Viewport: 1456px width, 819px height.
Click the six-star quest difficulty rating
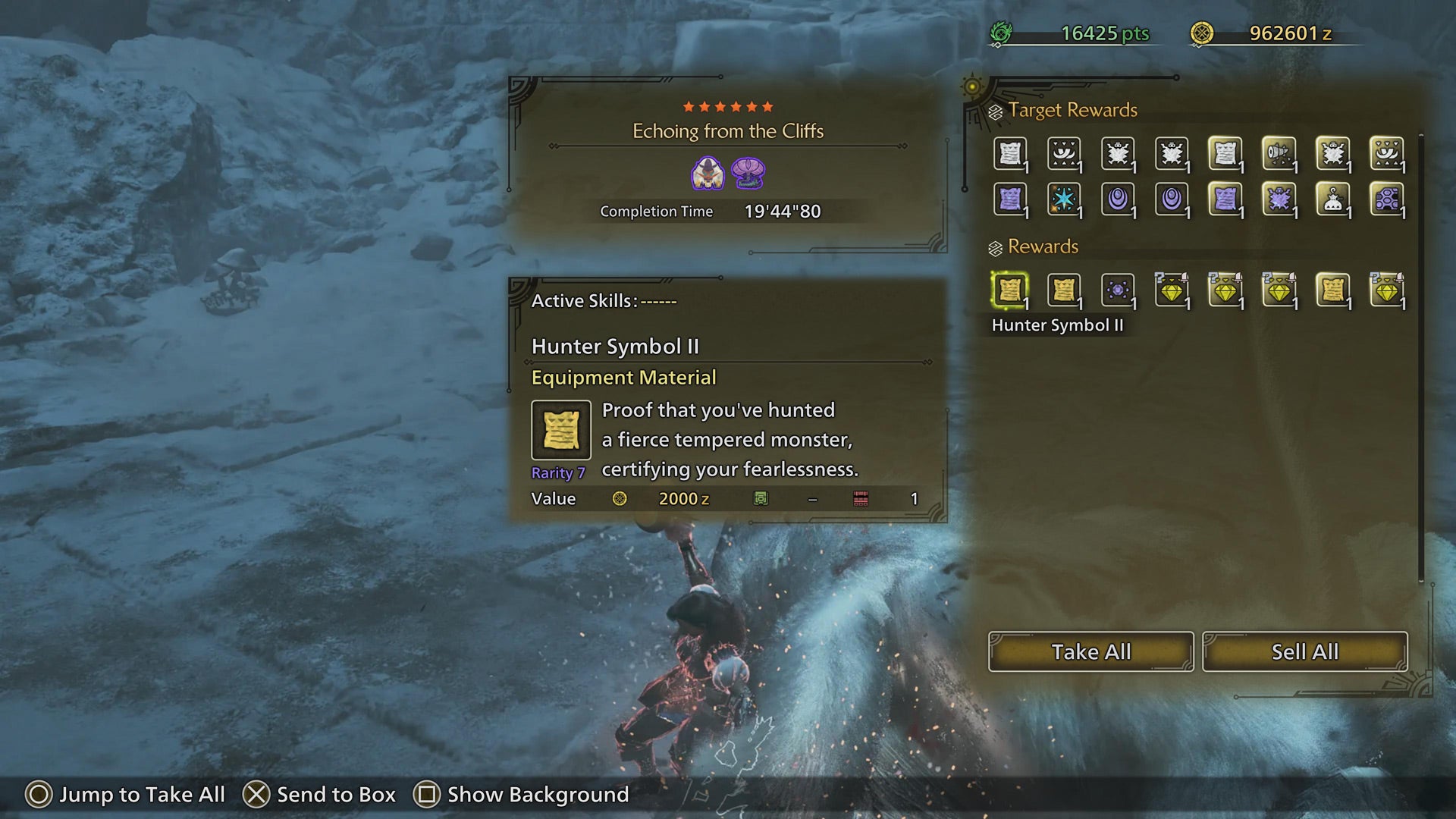point(728,105)
